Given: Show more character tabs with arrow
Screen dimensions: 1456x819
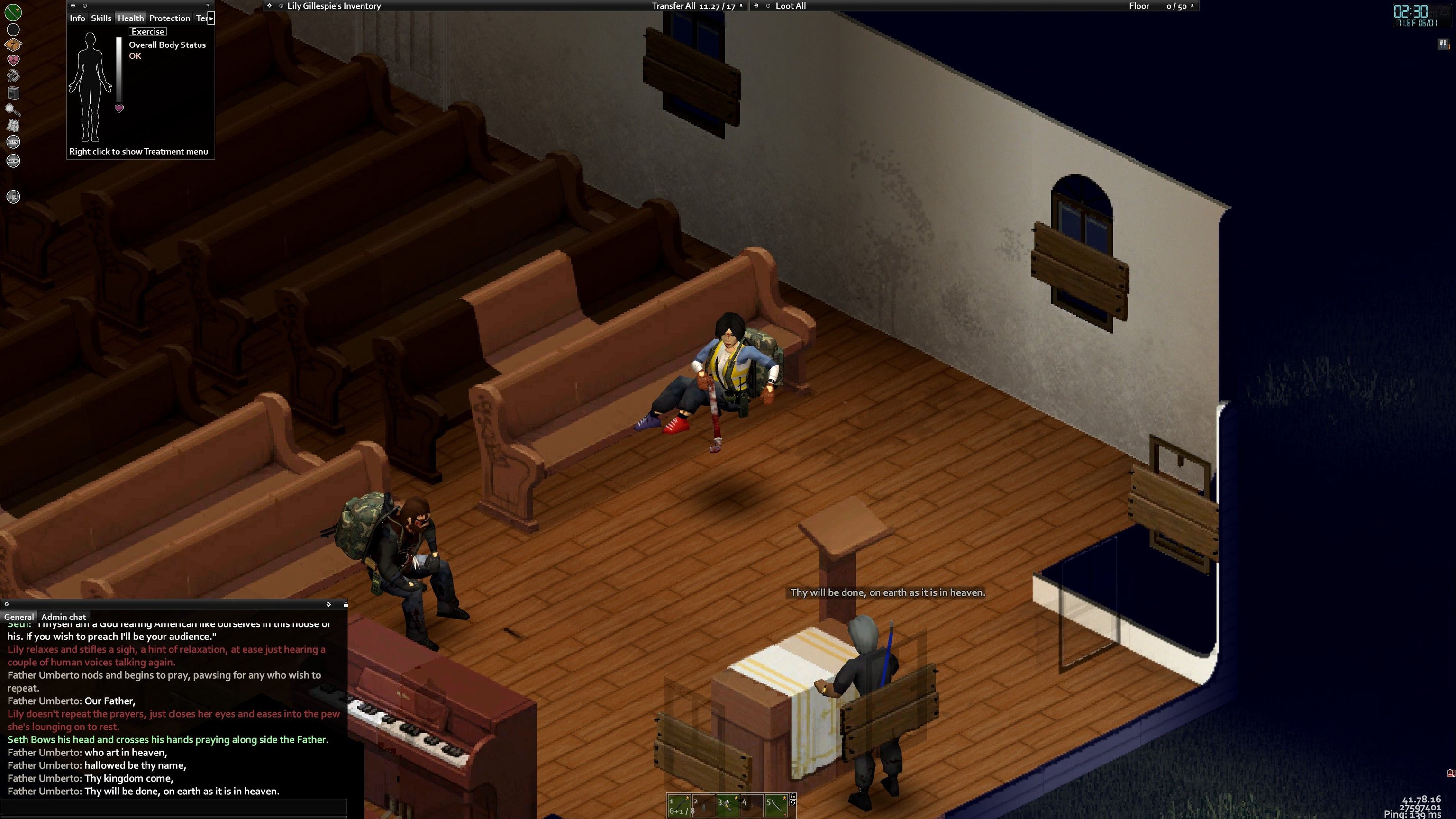Looking at the screenshot, I should point(211,18).
